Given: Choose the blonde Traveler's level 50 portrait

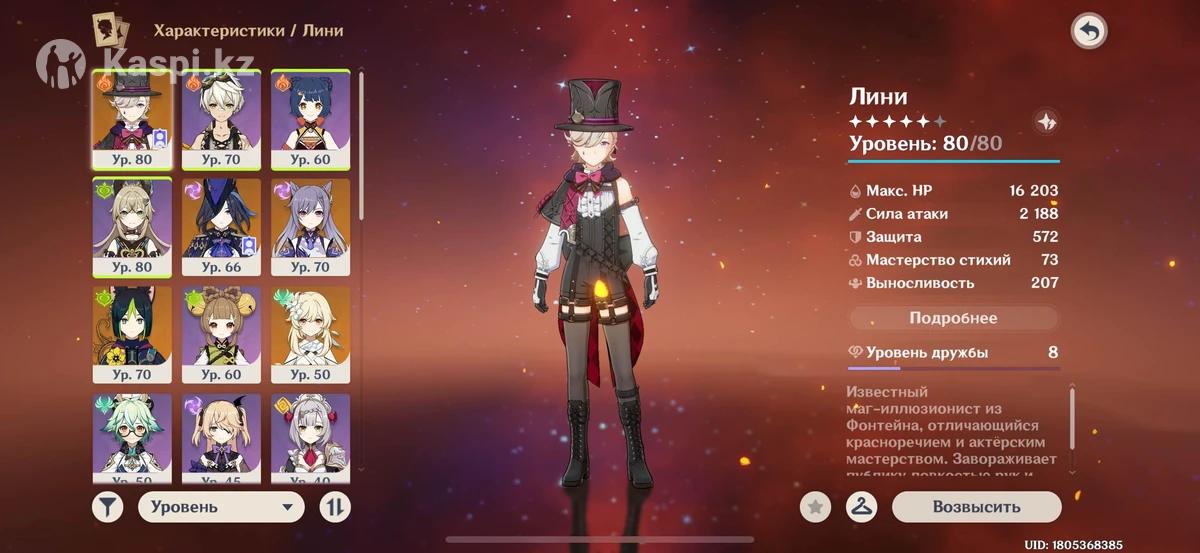Looking at the screenshot, I should pos(310,334).
